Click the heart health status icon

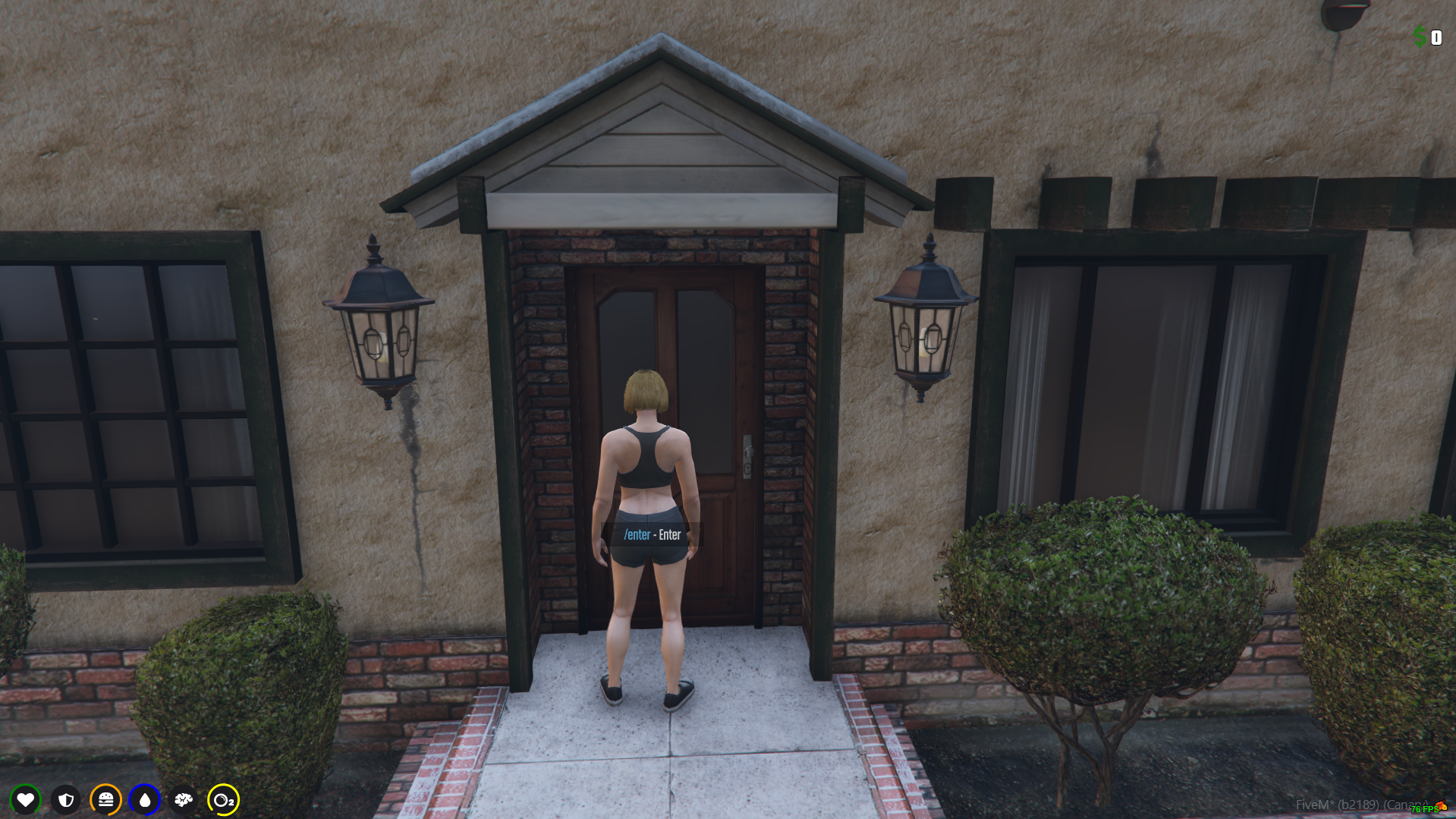26,799
